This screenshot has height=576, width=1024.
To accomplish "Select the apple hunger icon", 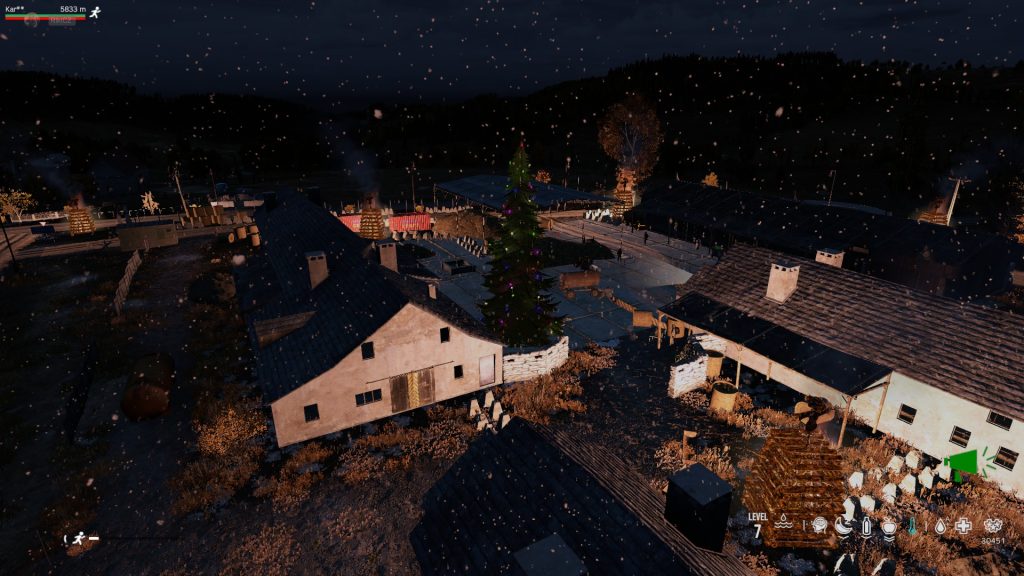I will click(x=889, y=524).
